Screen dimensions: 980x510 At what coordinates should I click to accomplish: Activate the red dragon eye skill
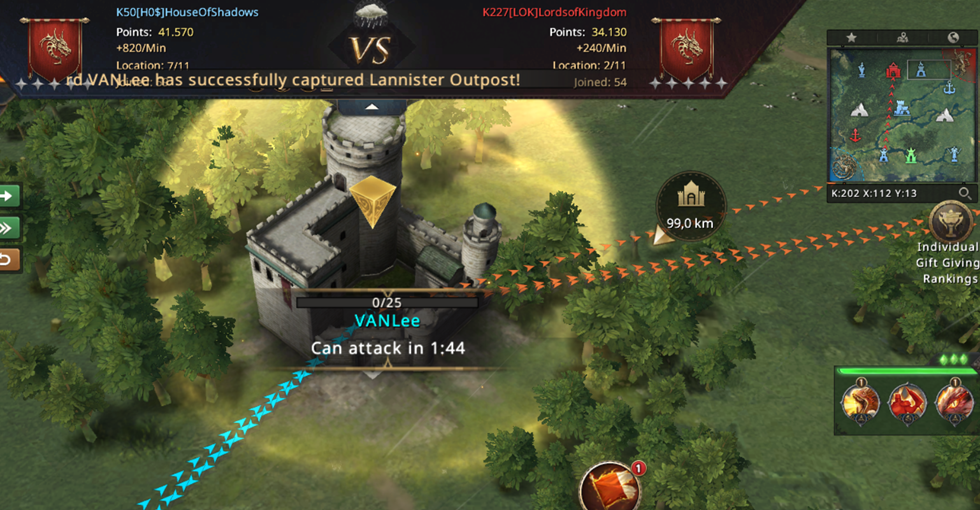pyautogui.click(x=953, y=402)
